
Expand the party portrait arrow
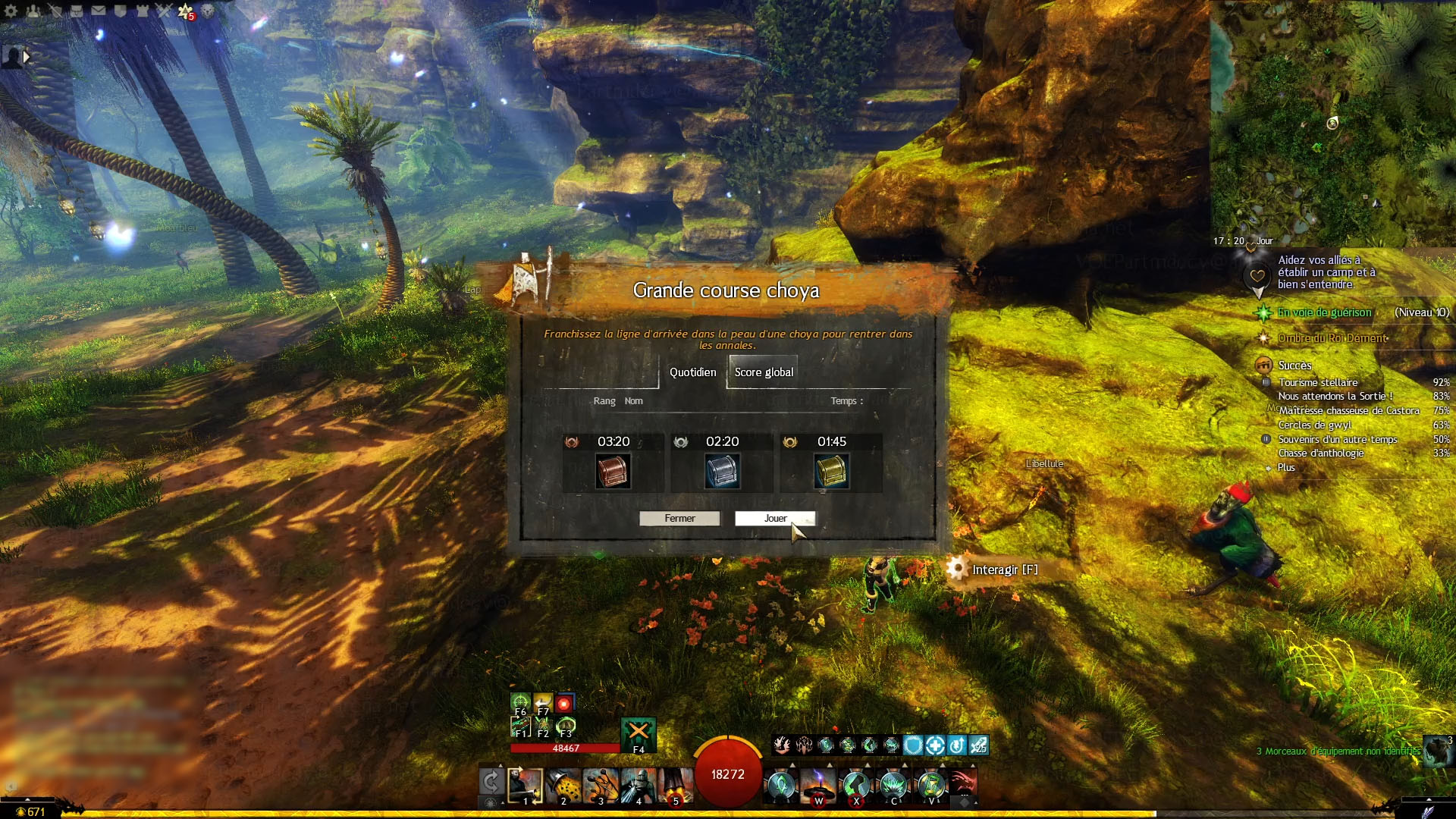tap(27, 56)
